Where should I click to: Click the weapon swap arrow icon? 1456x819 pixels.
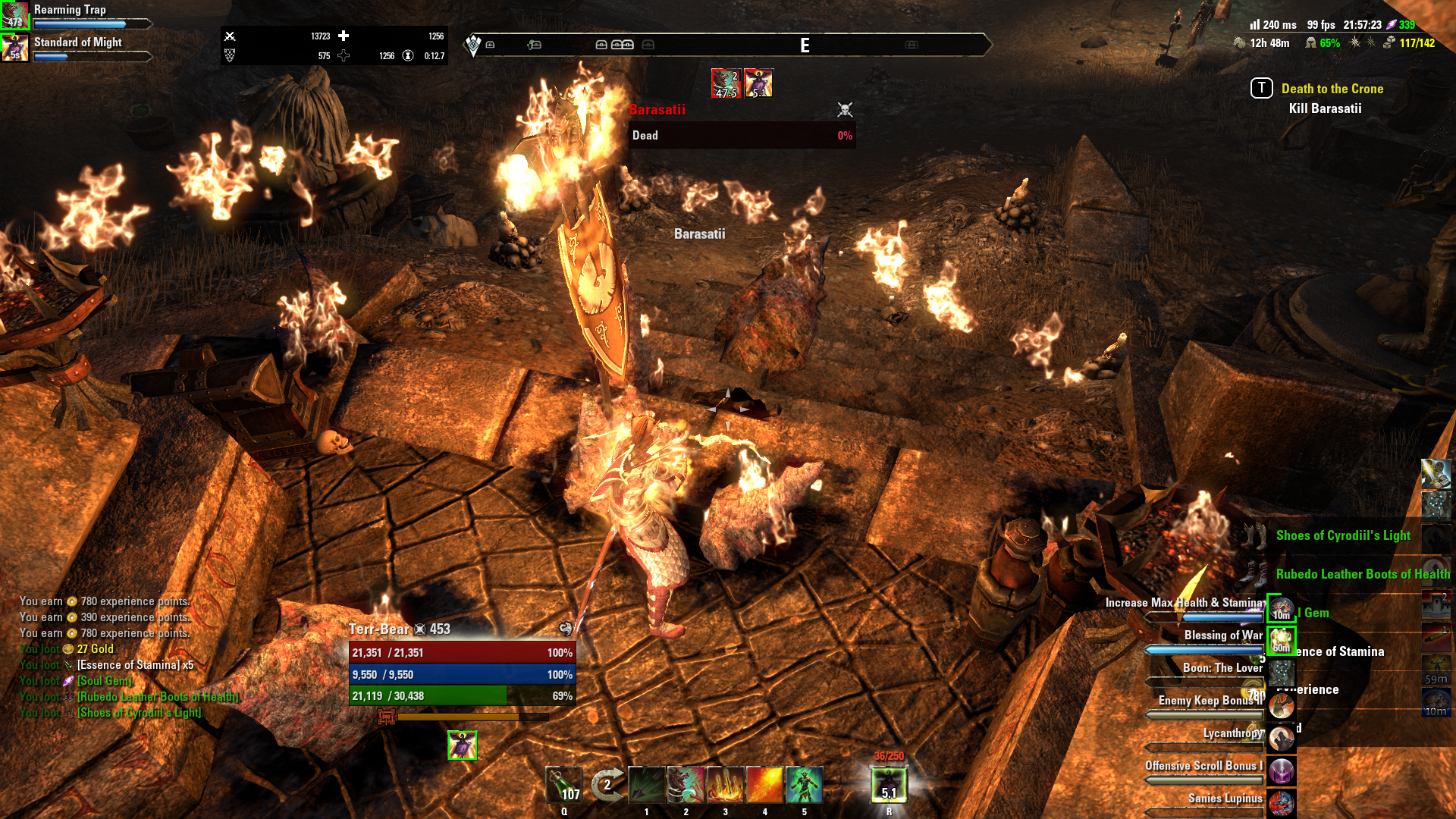point(606,785)
